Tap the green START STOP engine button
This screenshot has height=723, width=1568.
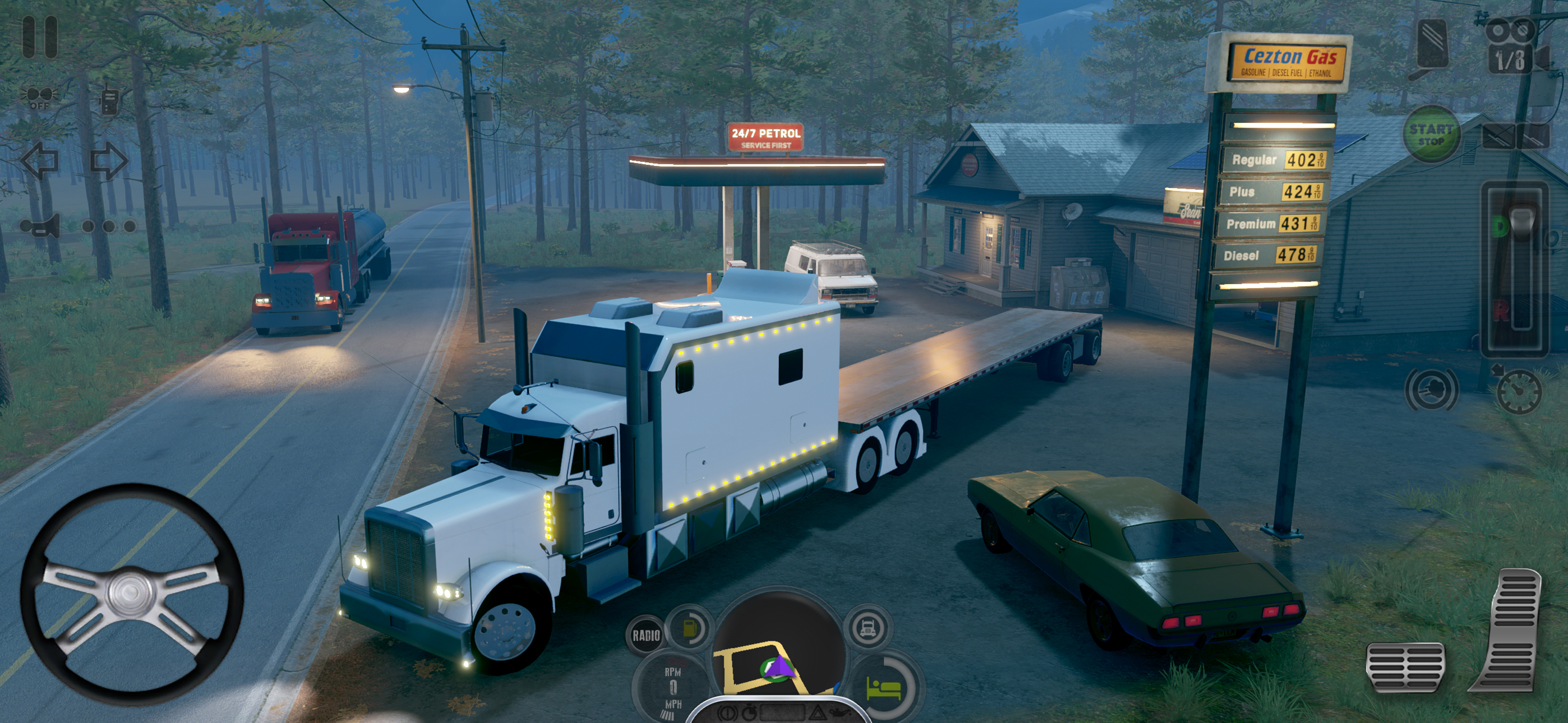point(1431,135)
